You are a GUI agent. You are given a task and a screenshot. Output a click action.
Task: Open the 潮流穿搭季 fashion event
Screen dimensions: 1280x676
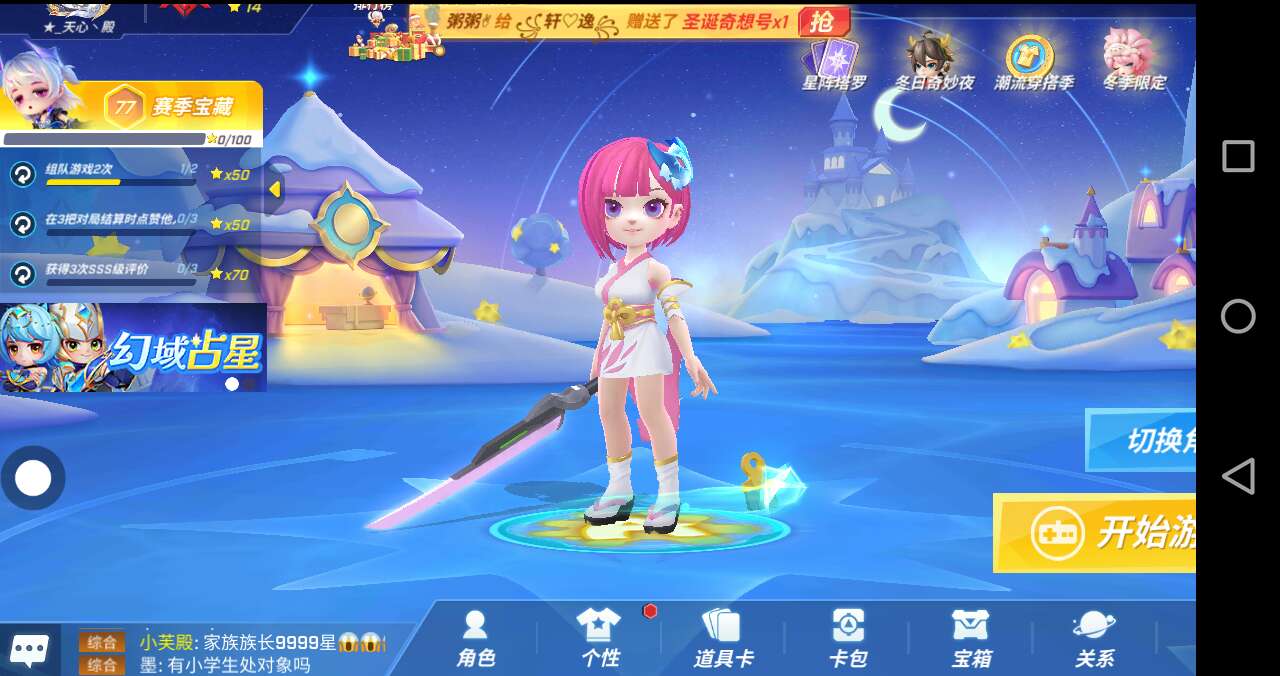(1032, 63)
